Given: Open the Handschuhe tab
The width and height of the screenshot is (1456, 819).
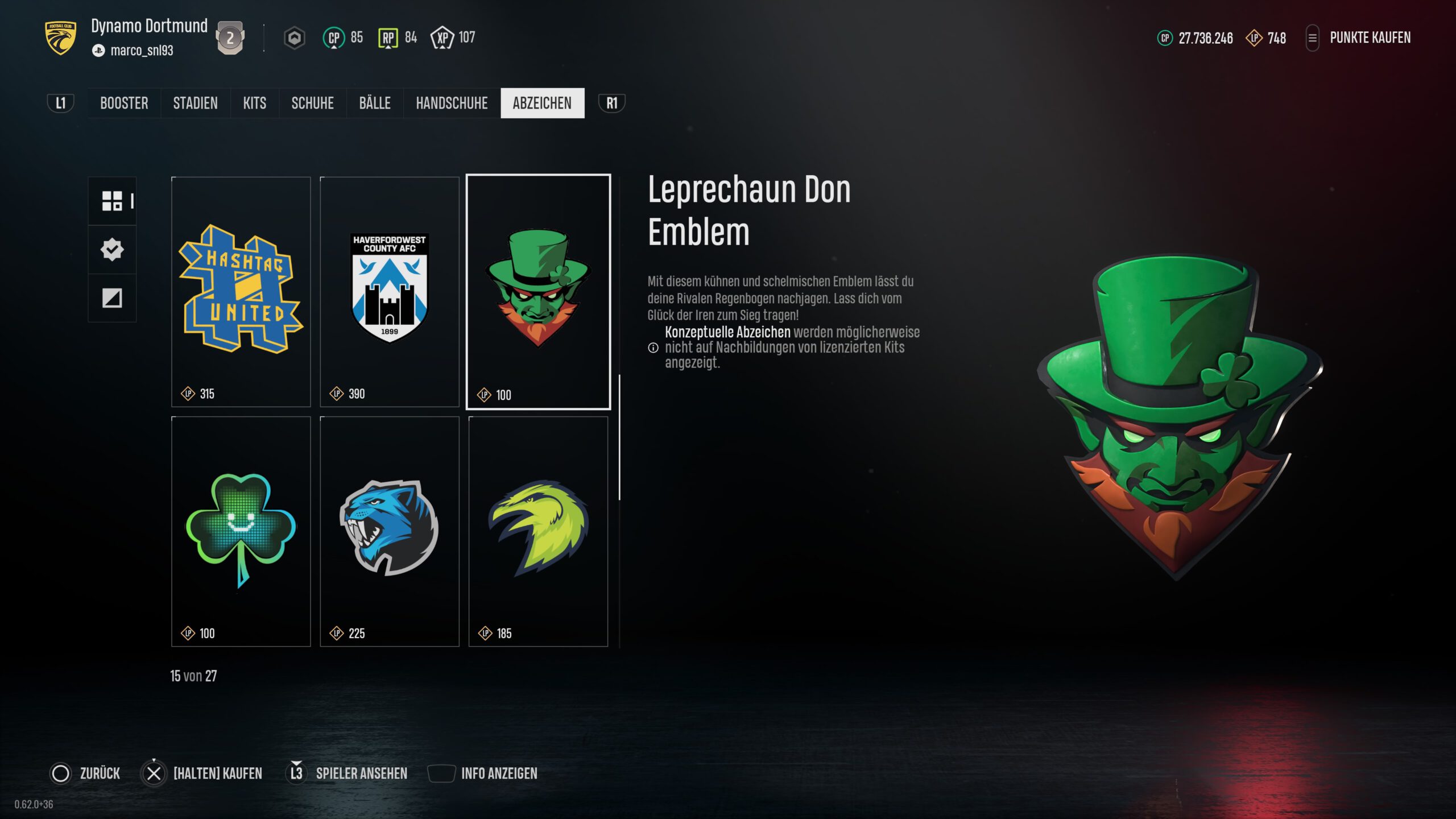Looking at the screenshot, I should point(452,103).
